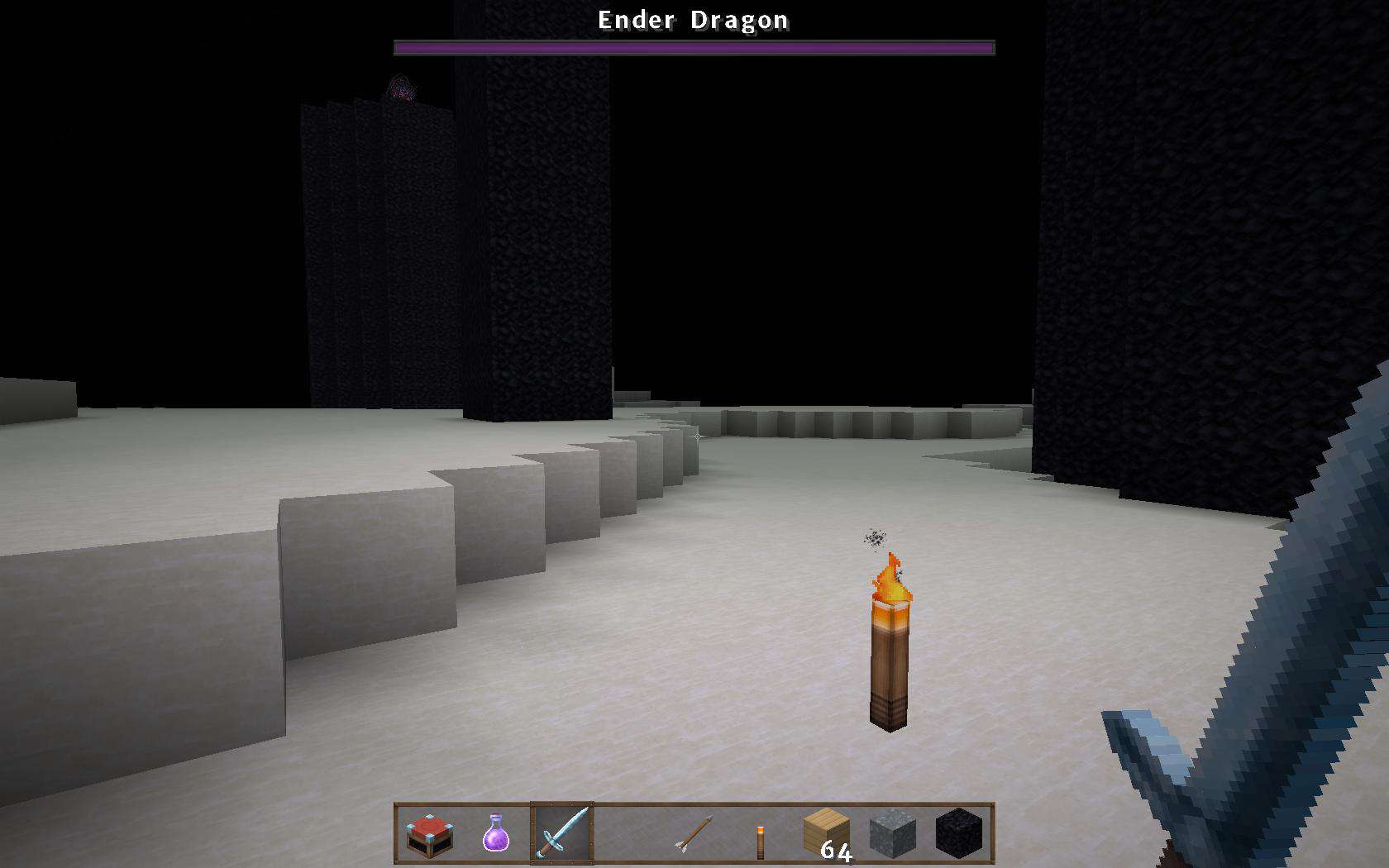Screen dimensions: 1389x868
Task: Choose the gray stone block slot
Action: [x=893, y=833]
